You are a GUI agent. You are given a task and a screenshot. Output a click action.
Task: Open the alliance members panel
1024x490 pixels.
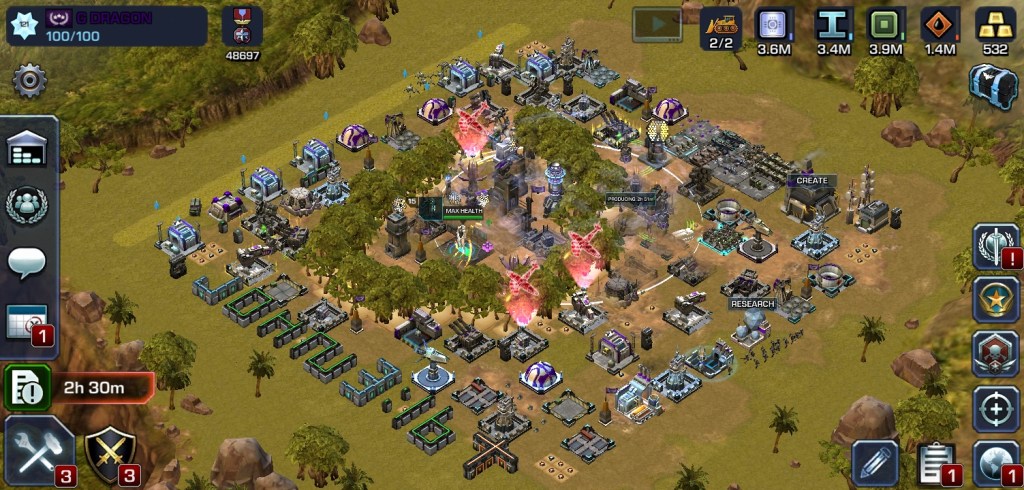click(x=28, y=206)
